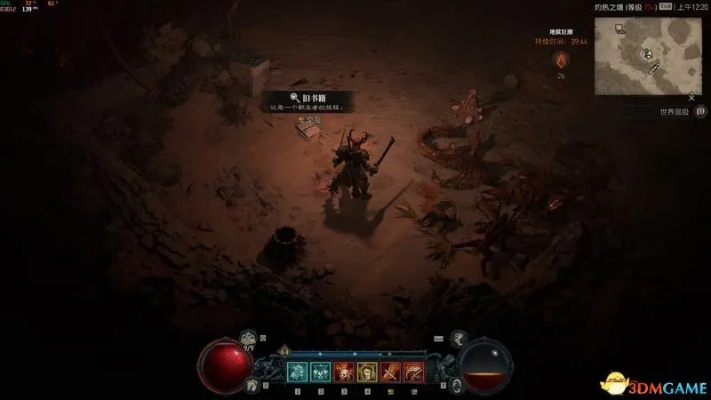Use the red skull skill

pyautogui.click(x=343, y=372)
